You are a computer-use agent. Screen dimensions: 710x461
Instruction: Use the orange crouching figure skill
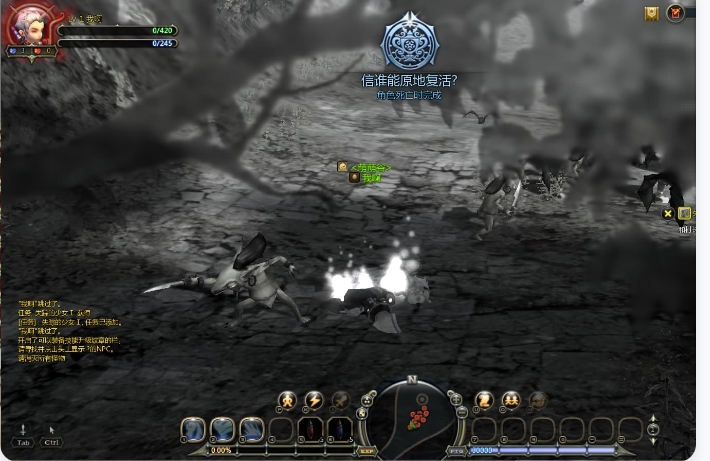[484, 400]
